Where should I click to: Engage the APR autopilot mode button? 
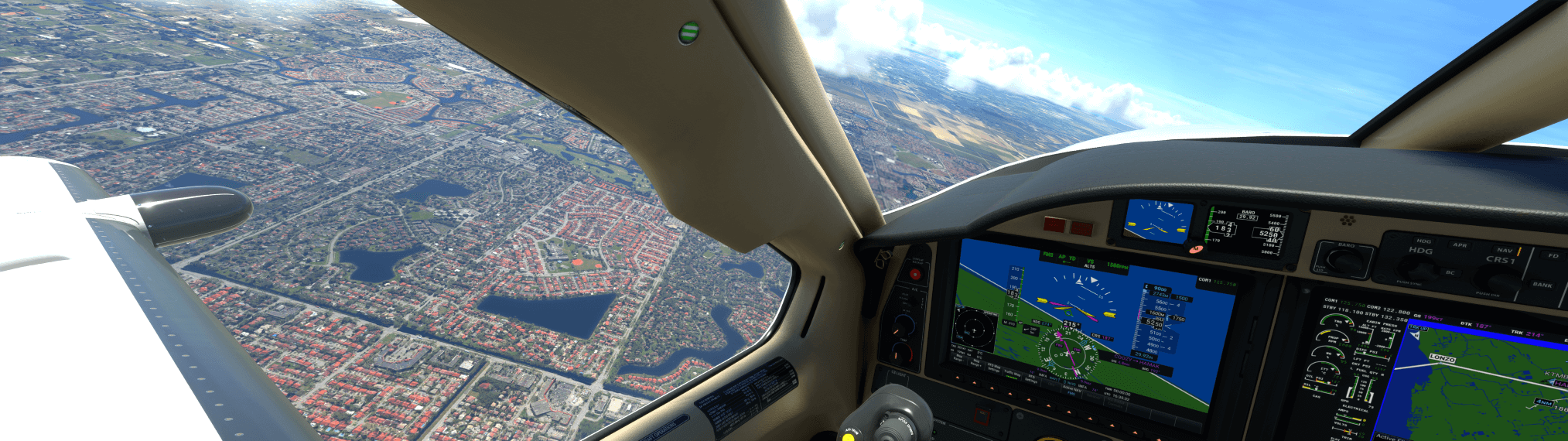[1460, 245]
